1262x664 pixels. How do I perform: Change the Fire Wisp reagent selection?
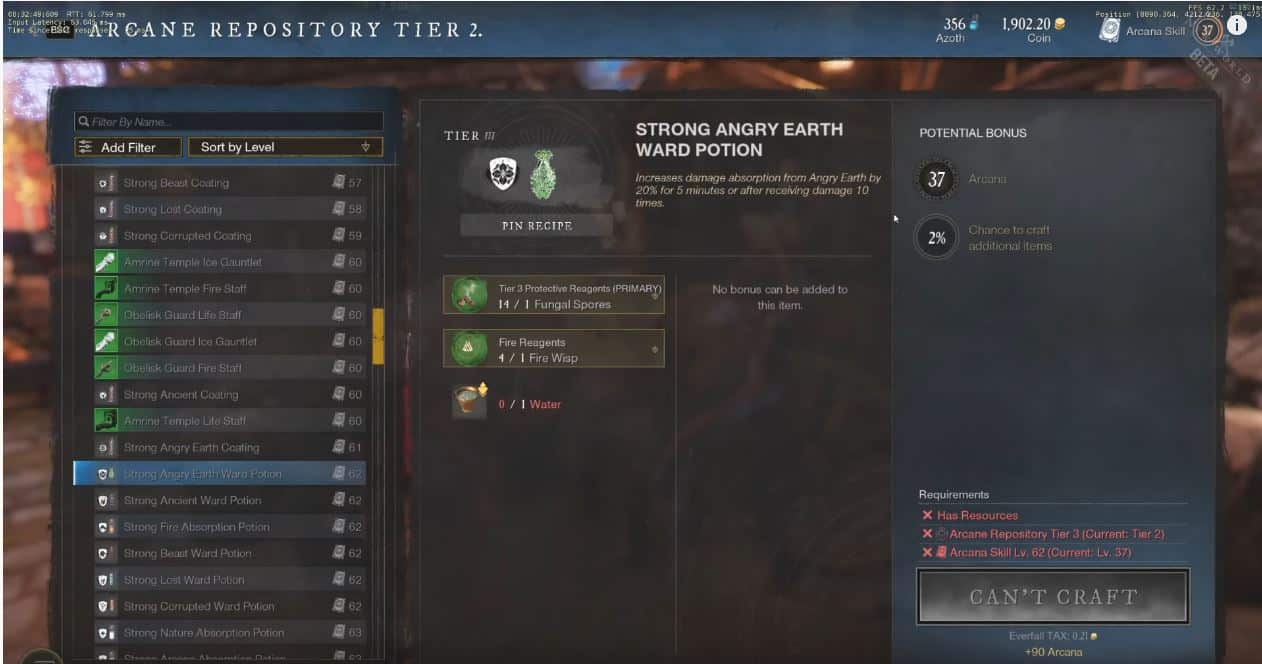(x=553, y=349)
